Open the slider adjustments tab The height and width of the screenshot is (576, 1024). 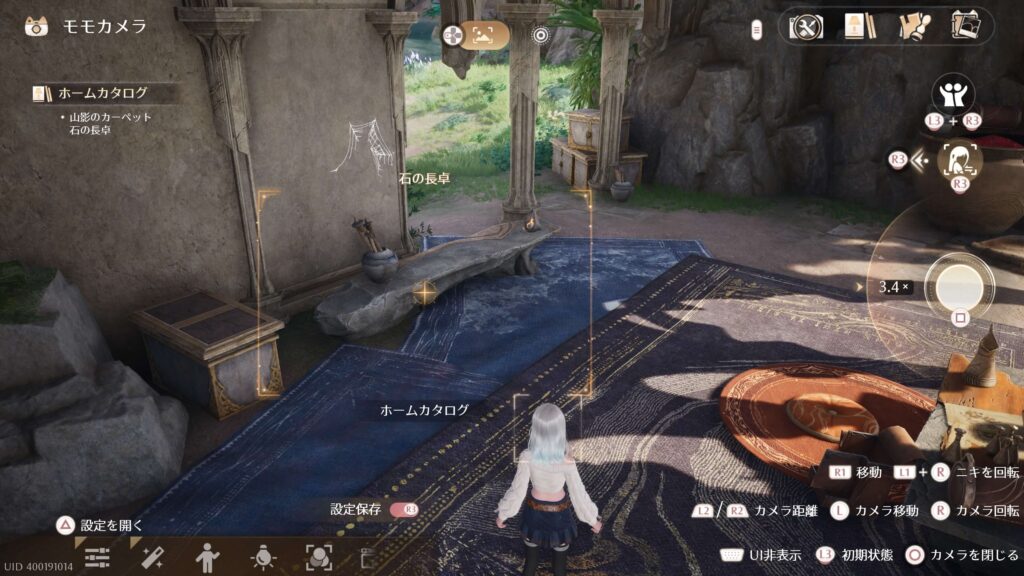tap(97, 558)
